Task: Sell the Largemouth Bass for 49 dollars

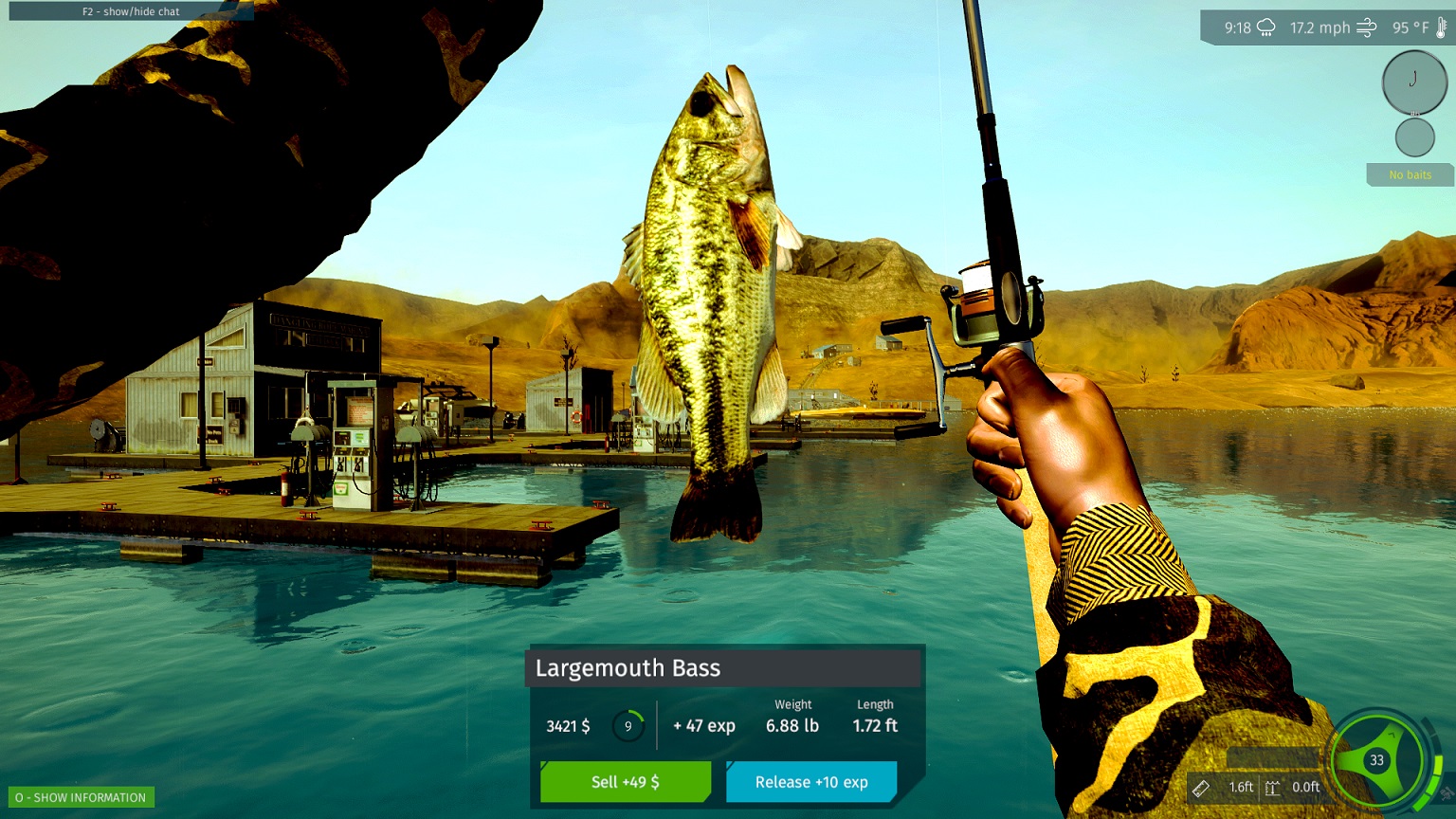Action: (x=625, y=782)
